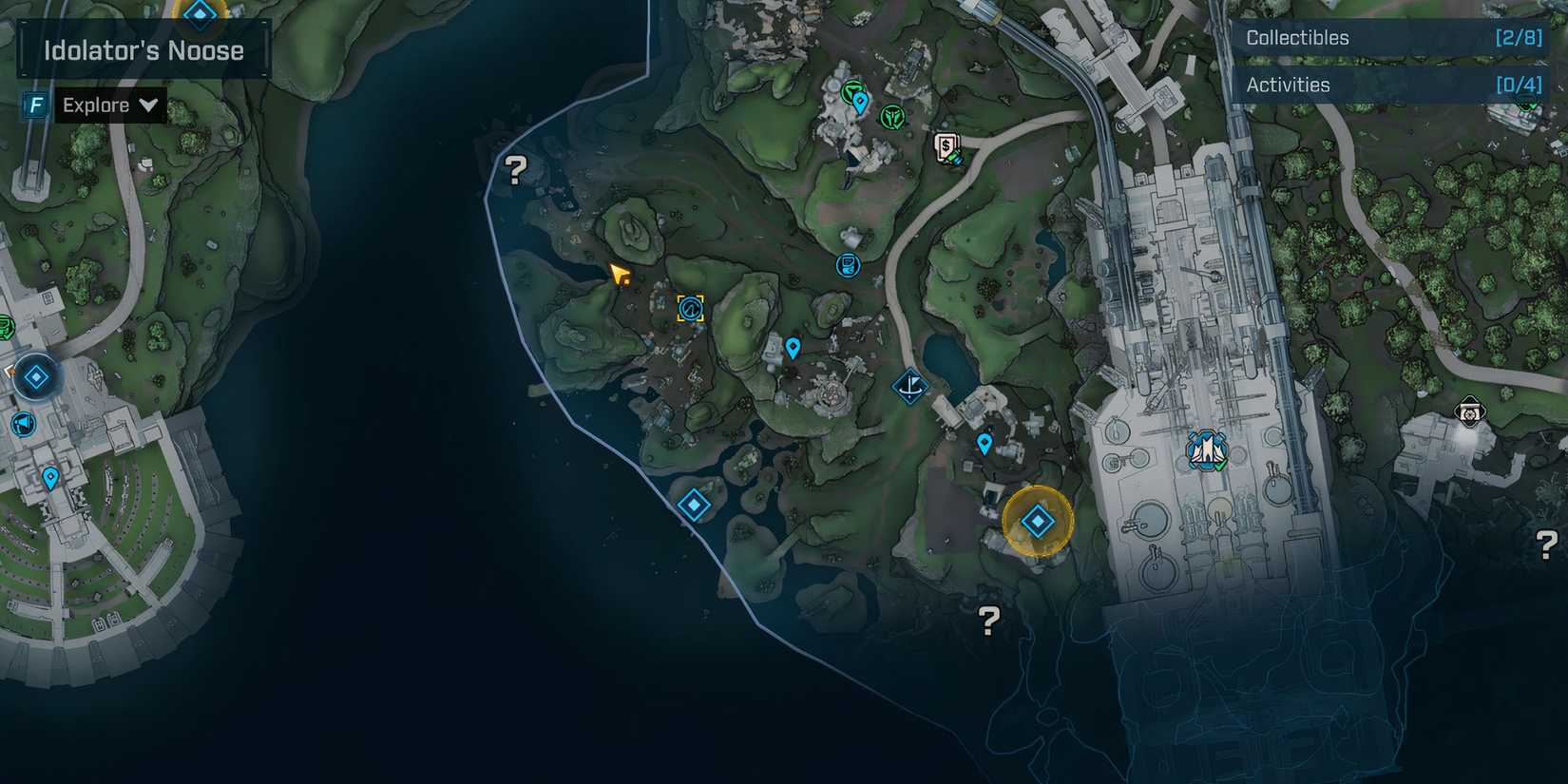Screen dimensions: 1568x784
Task: Select the credits vendor marker near the road
Action: (x=946, y=147)
